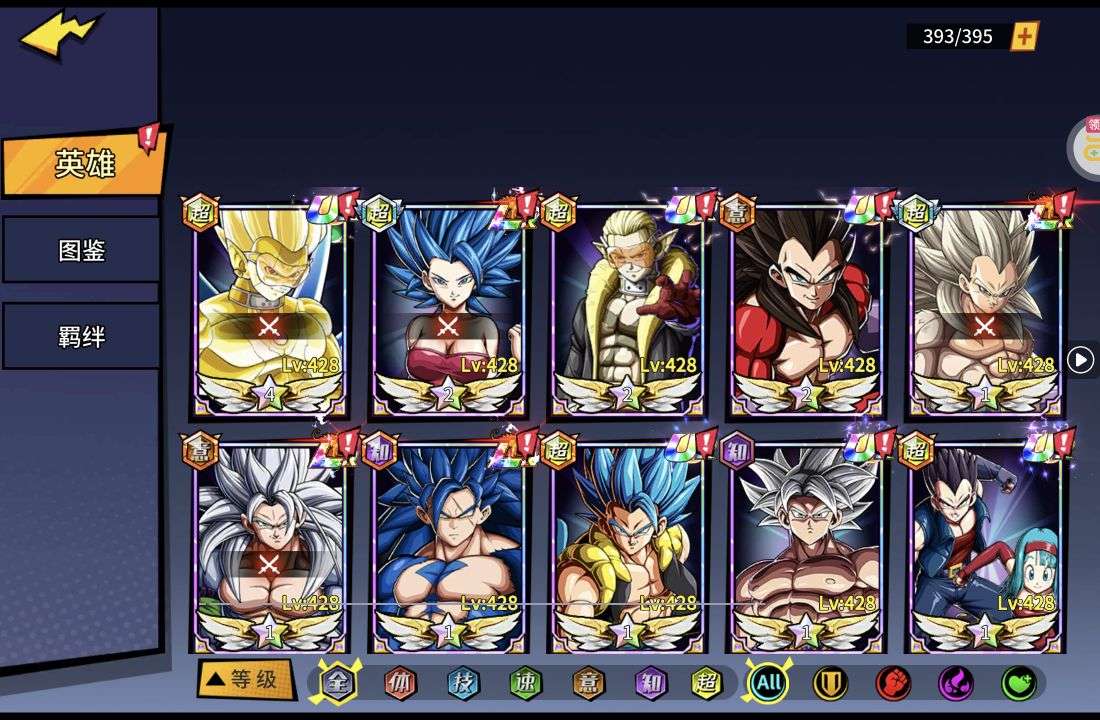Show next page with right arrow
The height and width of the screenshot is (720, 1100).
click(1080, 360)
